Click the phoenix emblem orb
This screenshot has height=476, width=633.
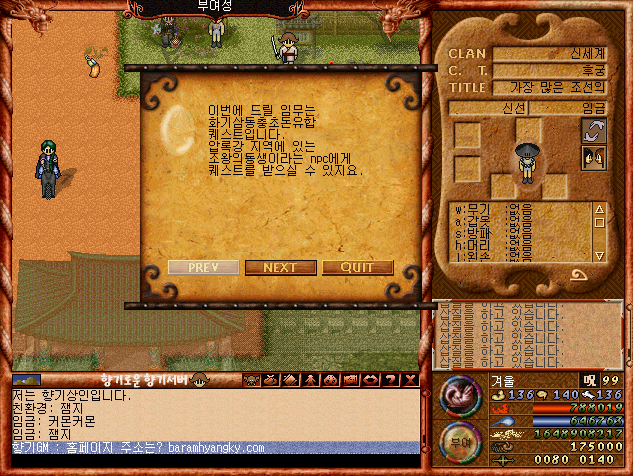pyautogui.click(x=458, y=394)
